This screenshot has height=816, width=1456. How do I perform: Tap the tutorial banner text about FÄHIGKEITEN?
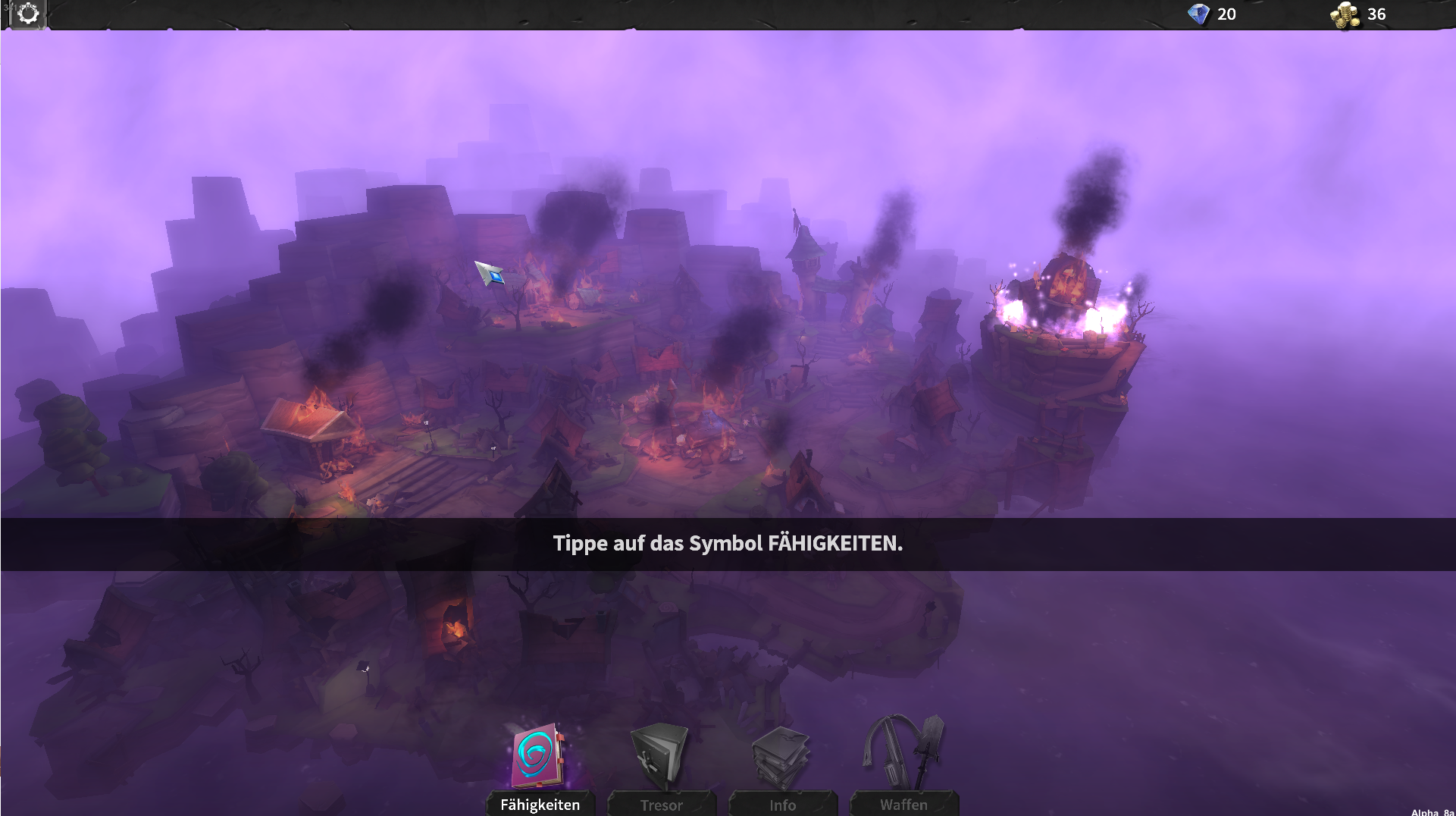click(x=728, y=543)
